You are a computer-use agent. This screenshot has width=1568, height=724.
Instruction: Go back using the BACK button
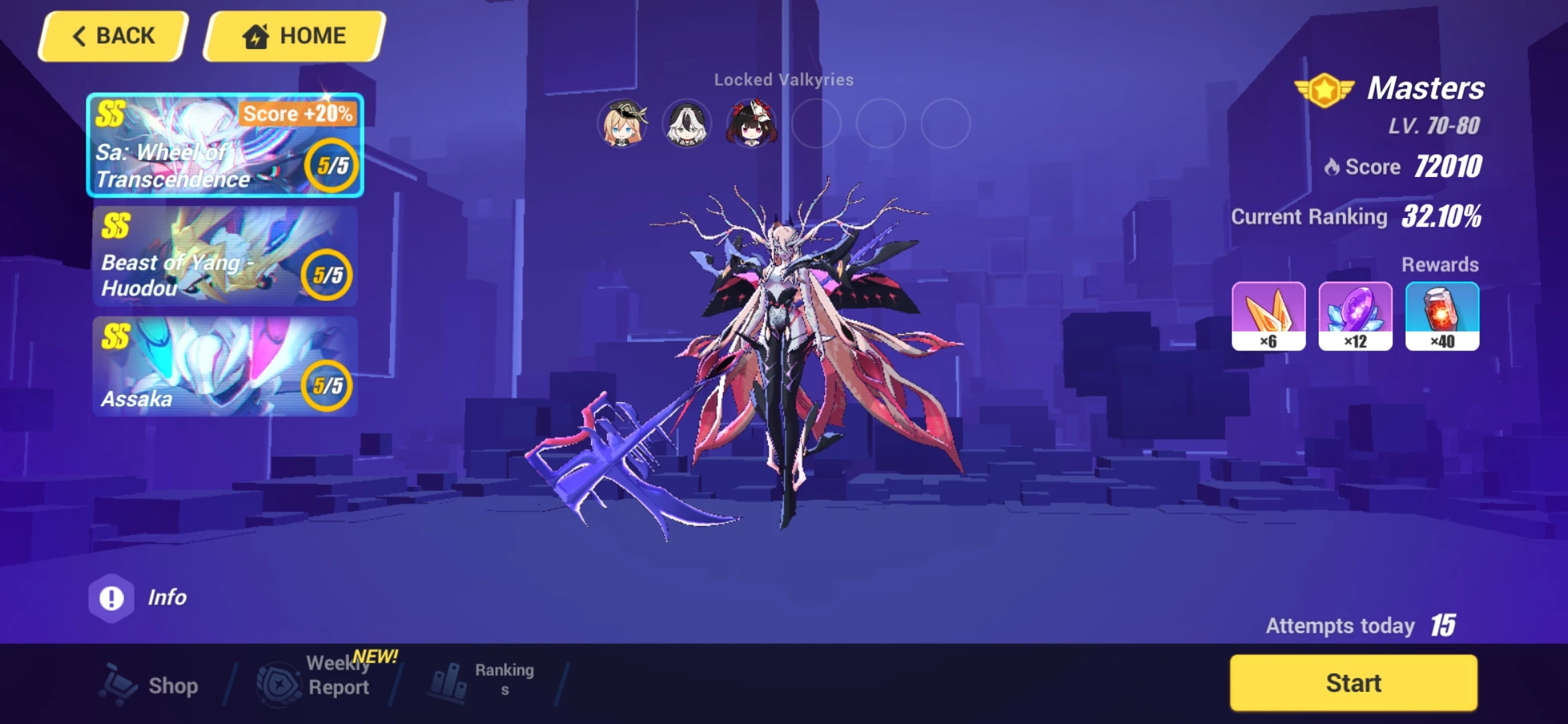[x=113, y=35]
